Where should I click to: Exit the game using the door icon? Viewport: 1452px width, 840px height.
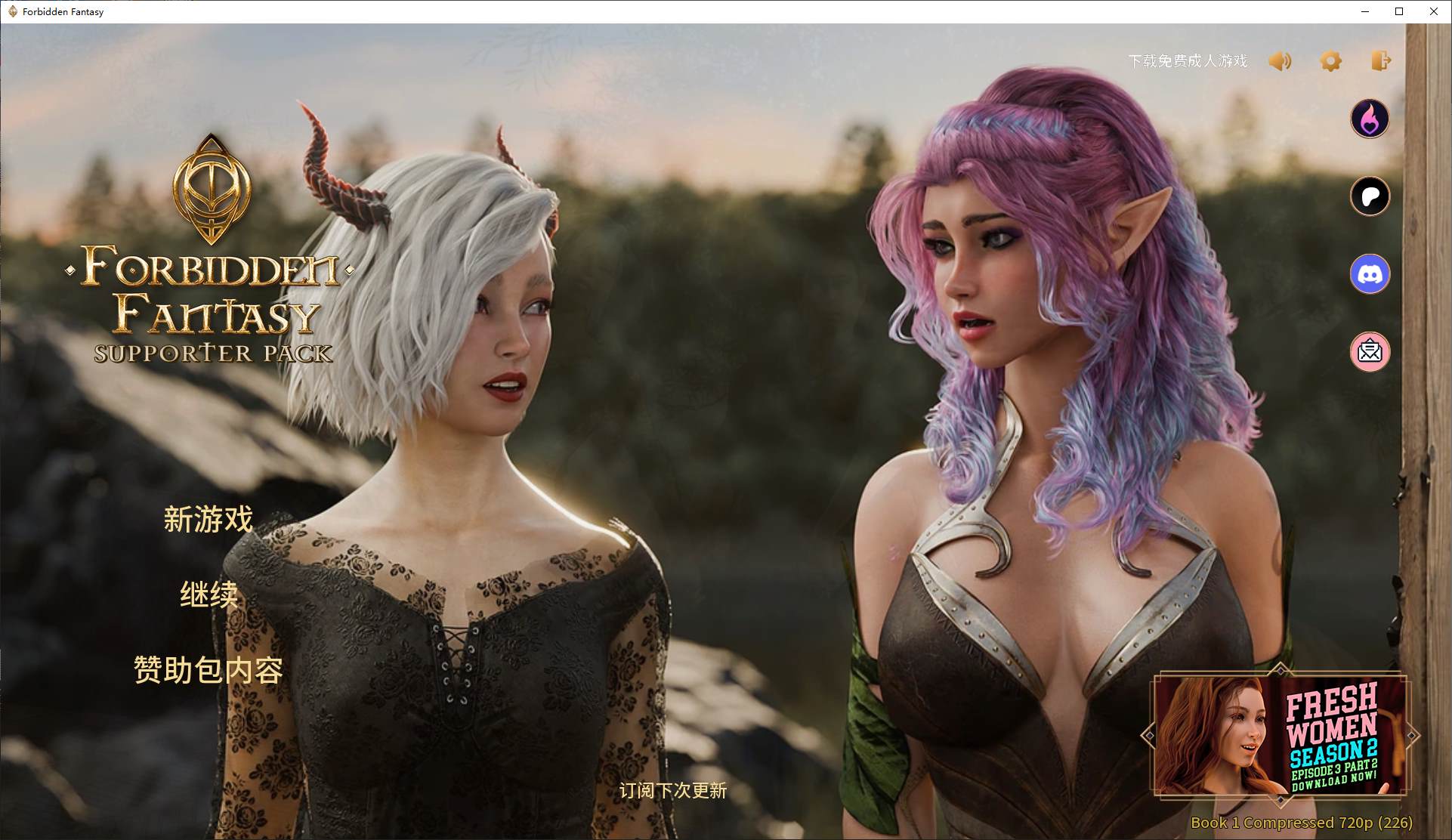(x=1381, y=61)
